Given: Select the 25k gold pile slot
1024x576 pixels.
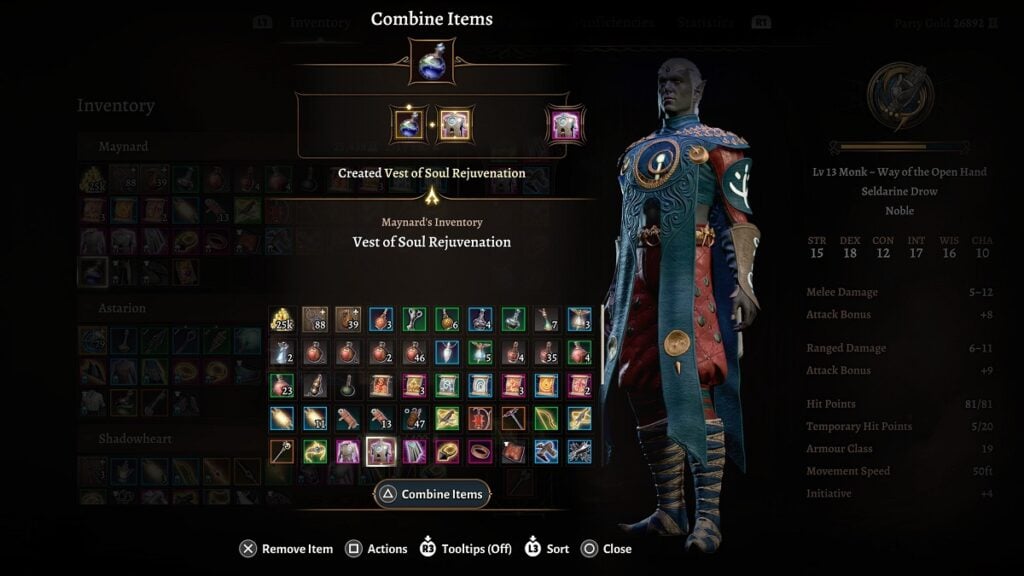Looking at the screenshot, I should click(x=282, y=319).
